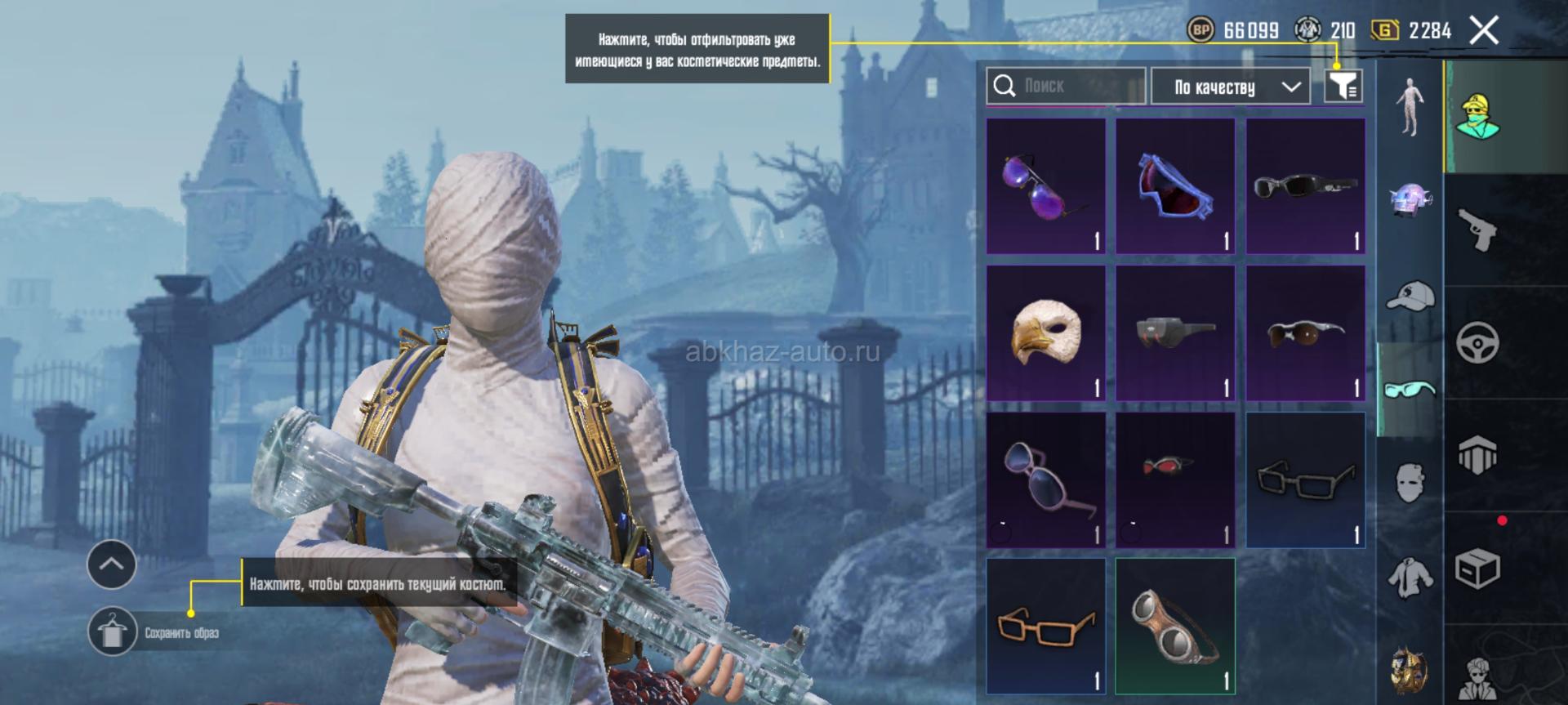This screenshot has width=1568, height=705.
Task: Open the По качеству sorting dropdown
Action: click(1230, 87)
